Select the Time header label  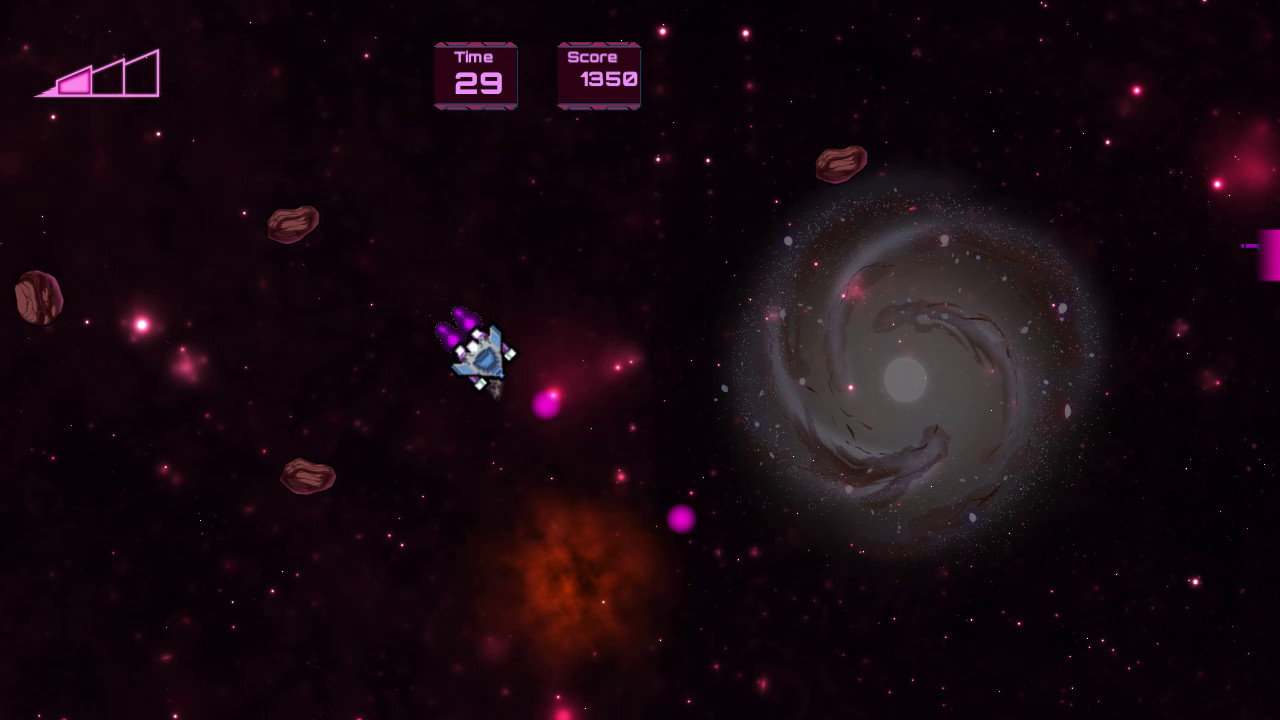[474, 57]
